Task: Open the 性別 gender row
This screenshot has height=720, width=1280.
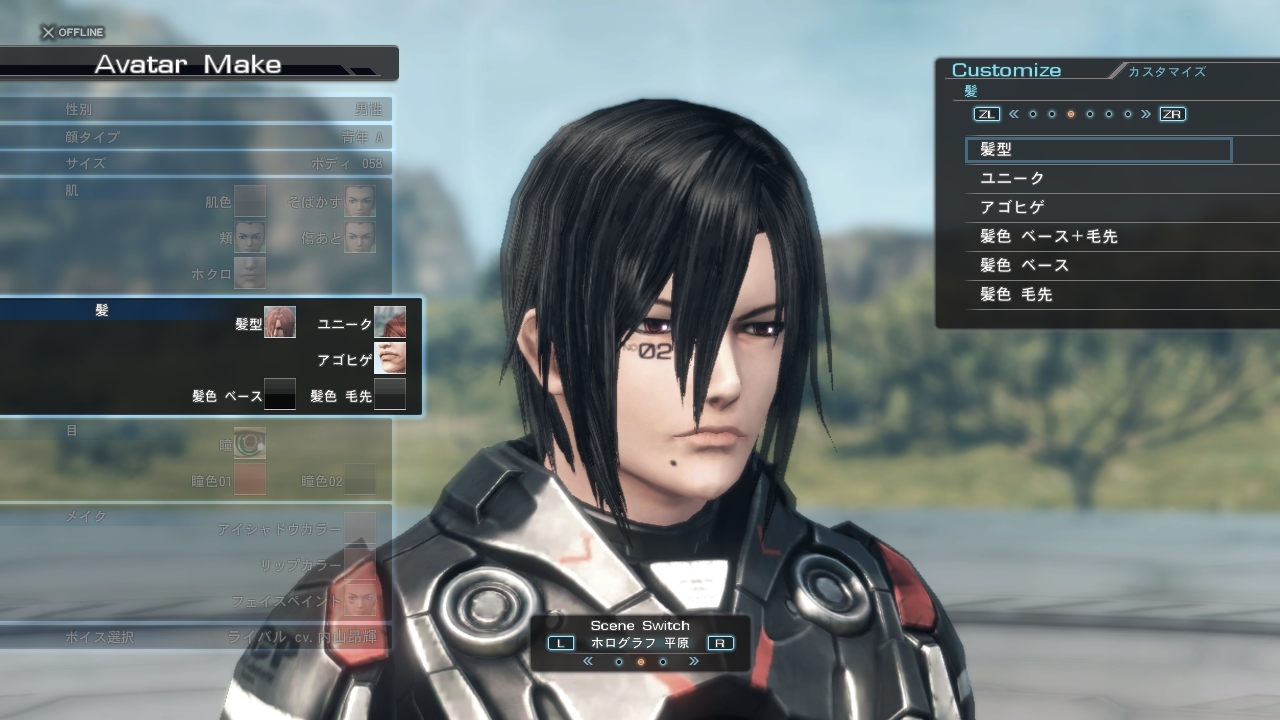Action: click(x=196, y=109)
